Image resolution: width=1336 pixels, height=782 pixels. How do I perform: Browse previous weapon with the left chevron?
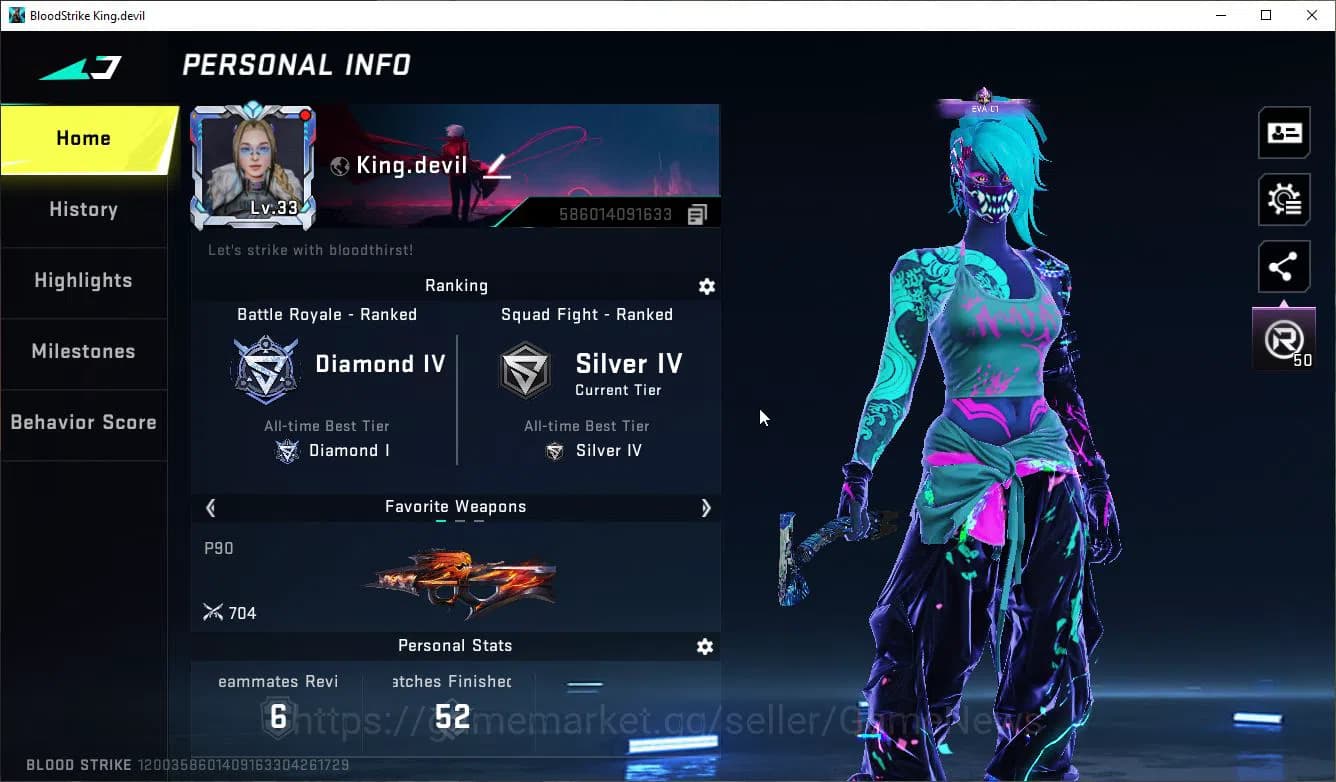pyautogui.click(x=211, y=508)
